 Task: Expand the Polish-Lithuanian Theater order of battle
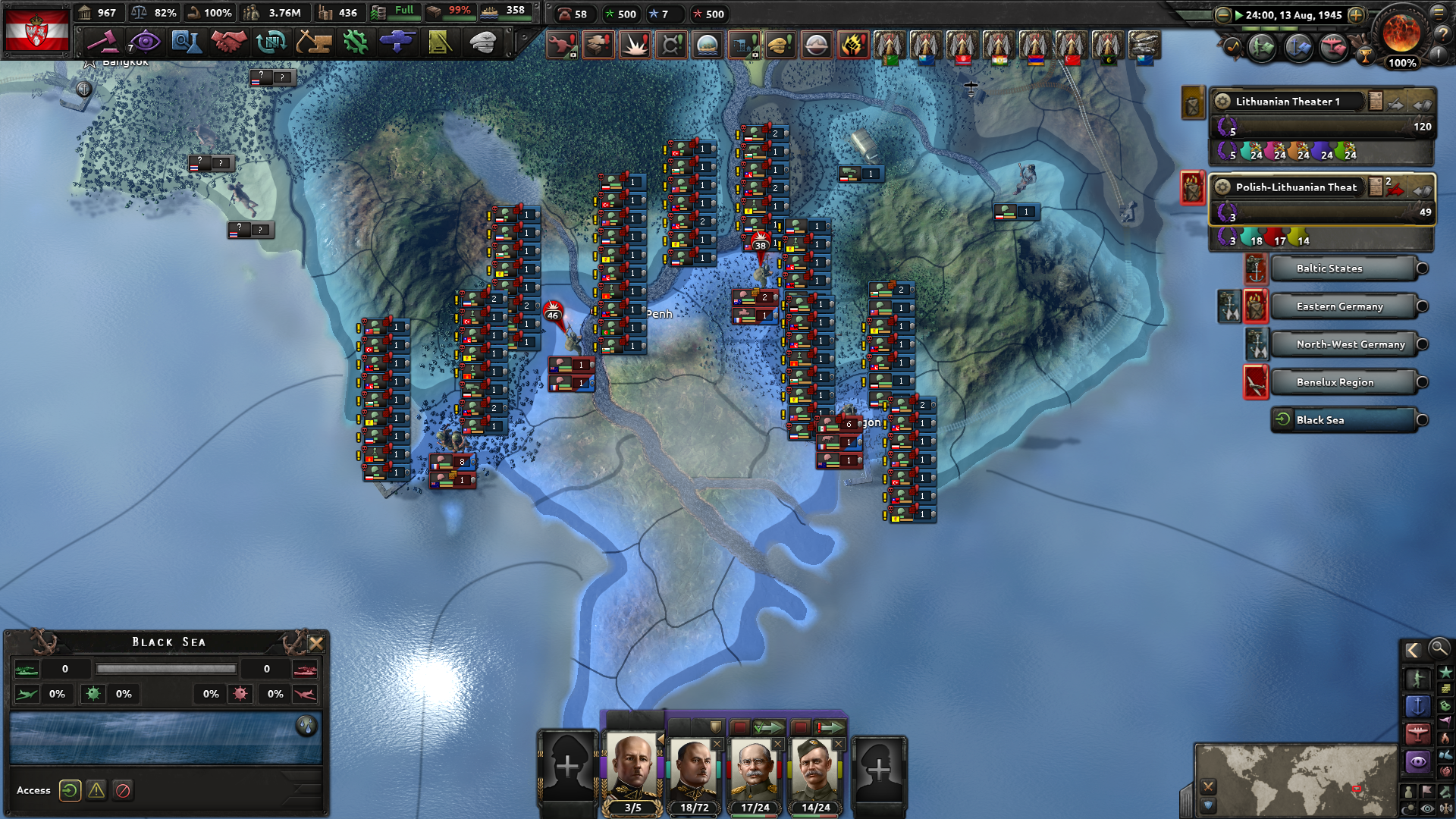[x=1376, y=185]
